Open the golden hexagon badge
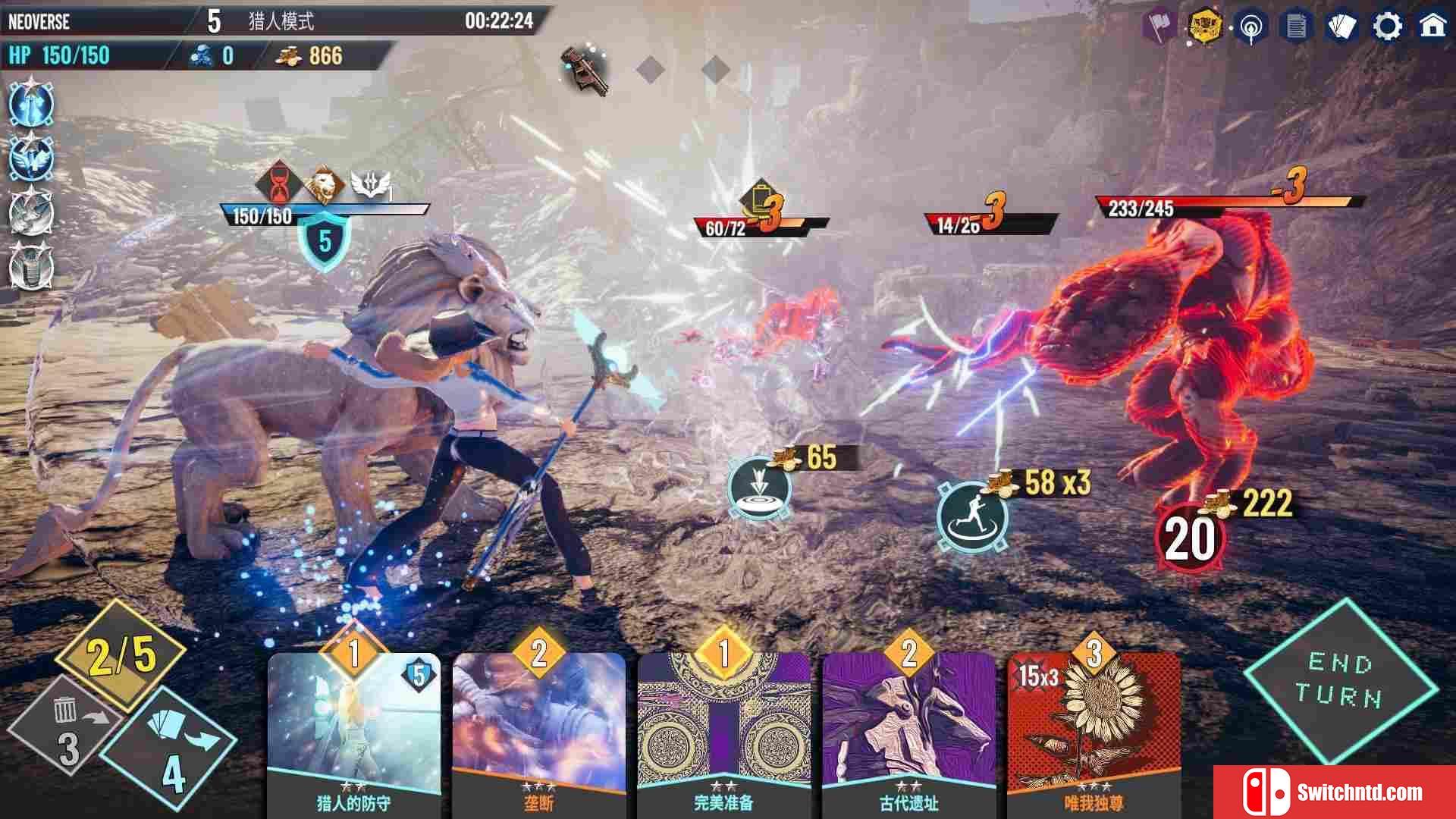1456x819 pixels. point(1205,27)
